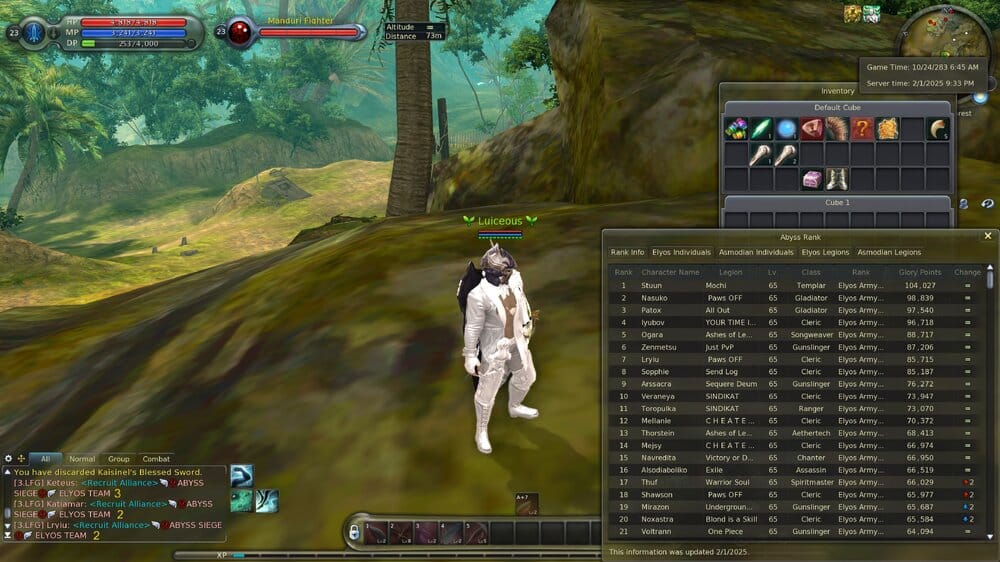Toggle the hotbar lock icon
Viewport: 1000px width, 562px height.
[353, 533]
